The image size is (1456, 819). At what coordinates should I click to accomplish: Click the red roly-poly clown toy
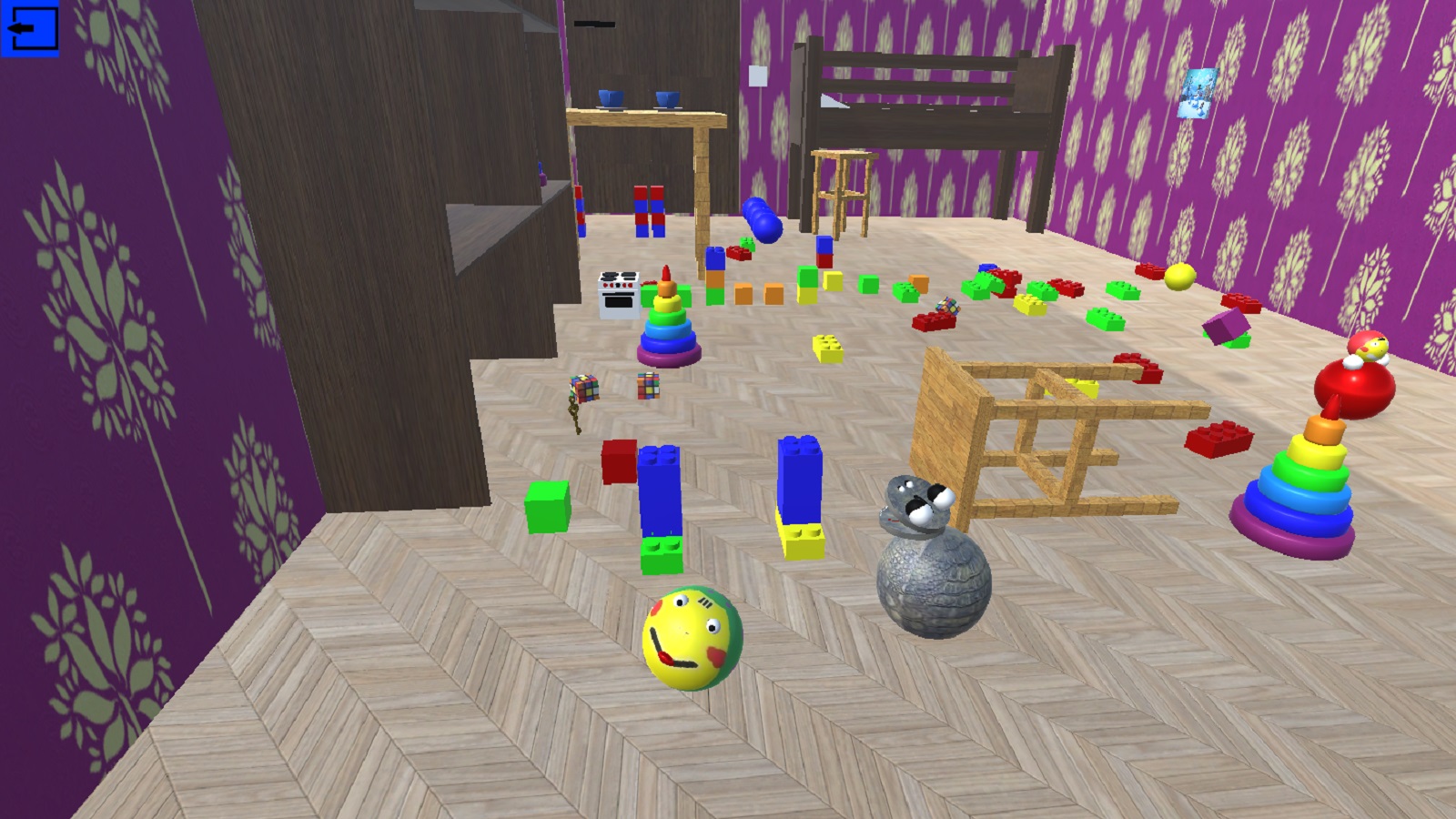[x=1353, y=387]
